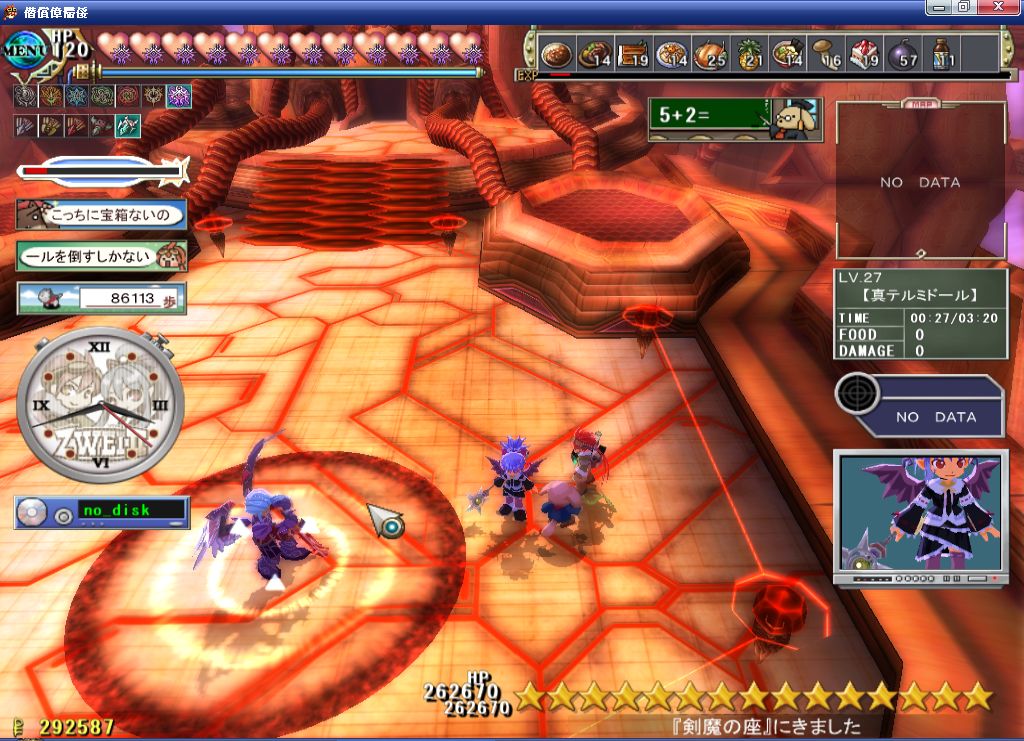The width and height of the screenshot is (1024, 741).
Task: Use the drink bottle item
Action: click(940, 53)
